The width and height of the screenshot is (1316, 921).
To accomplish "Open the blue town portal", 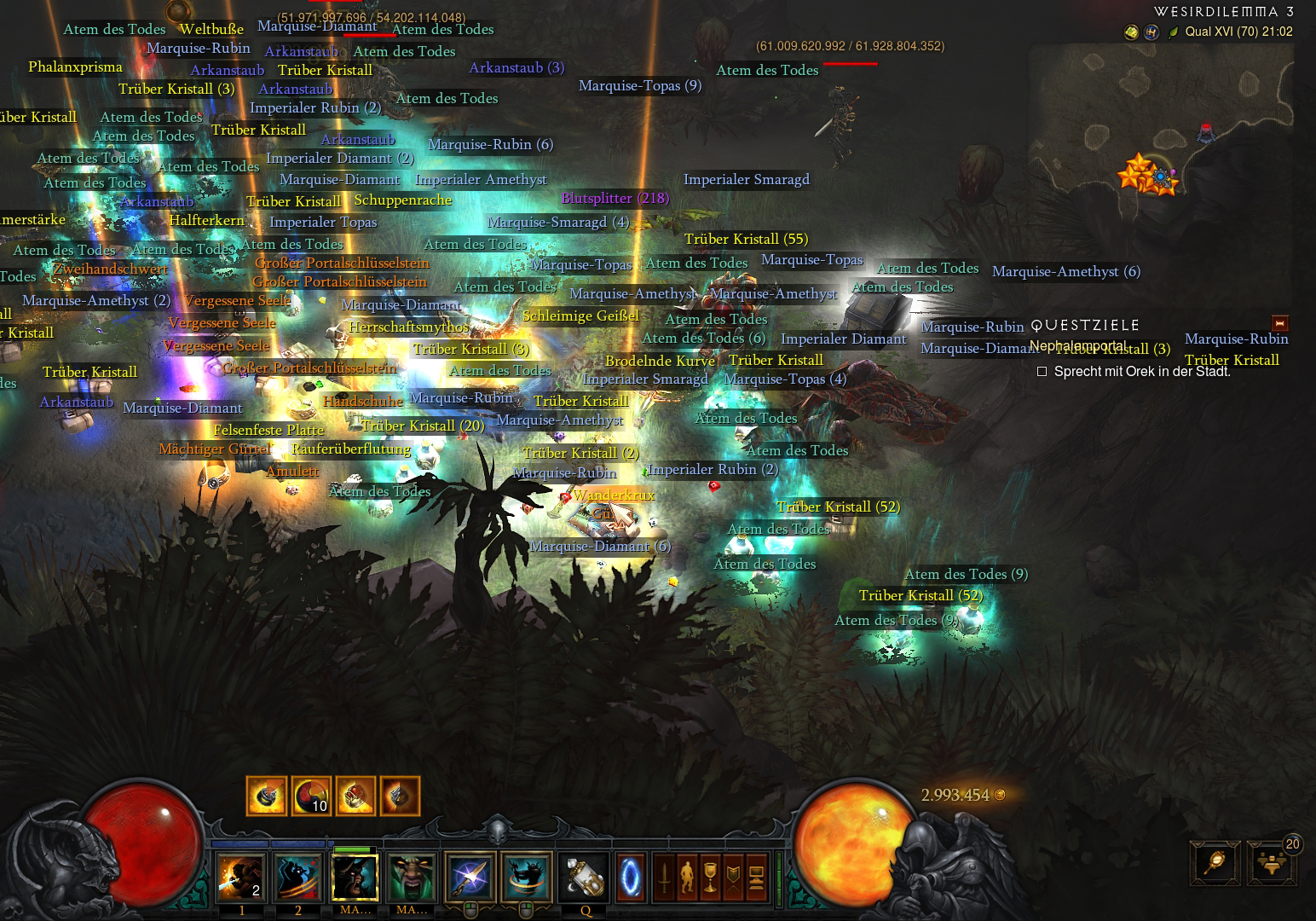I will pos(629,876).
